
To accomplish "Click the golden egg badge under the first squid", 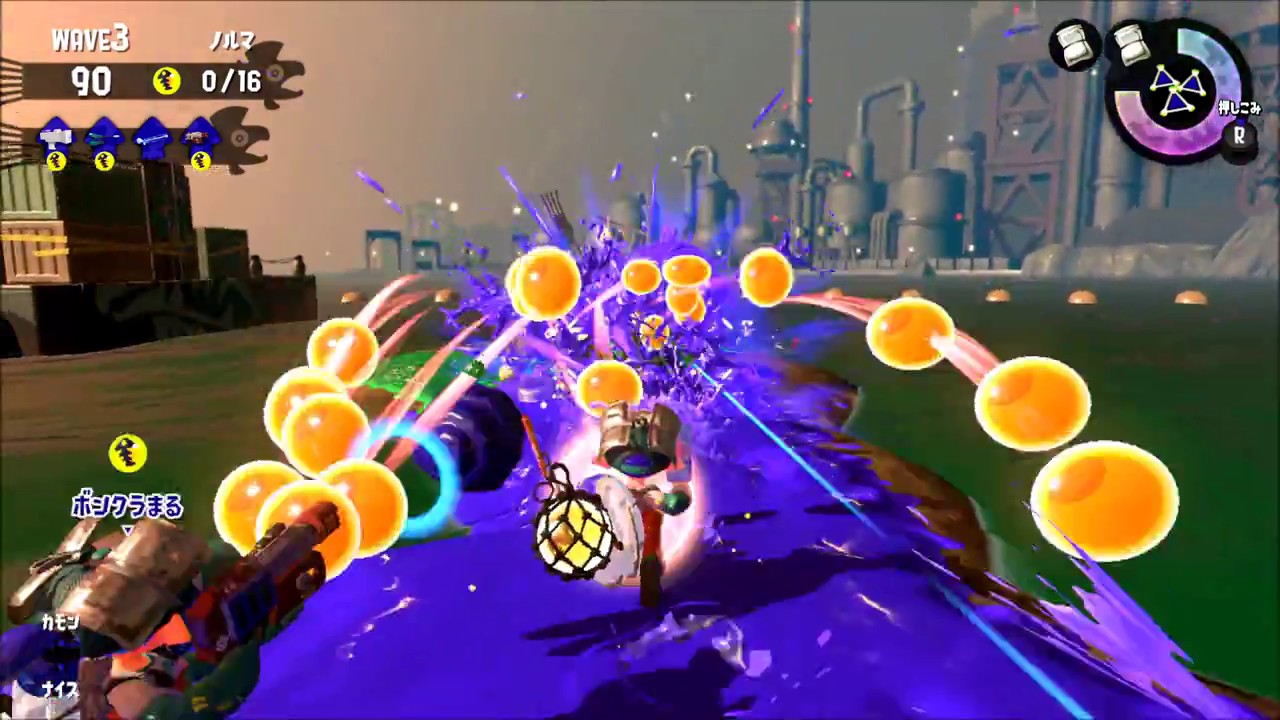I will [x=58, y=162].
